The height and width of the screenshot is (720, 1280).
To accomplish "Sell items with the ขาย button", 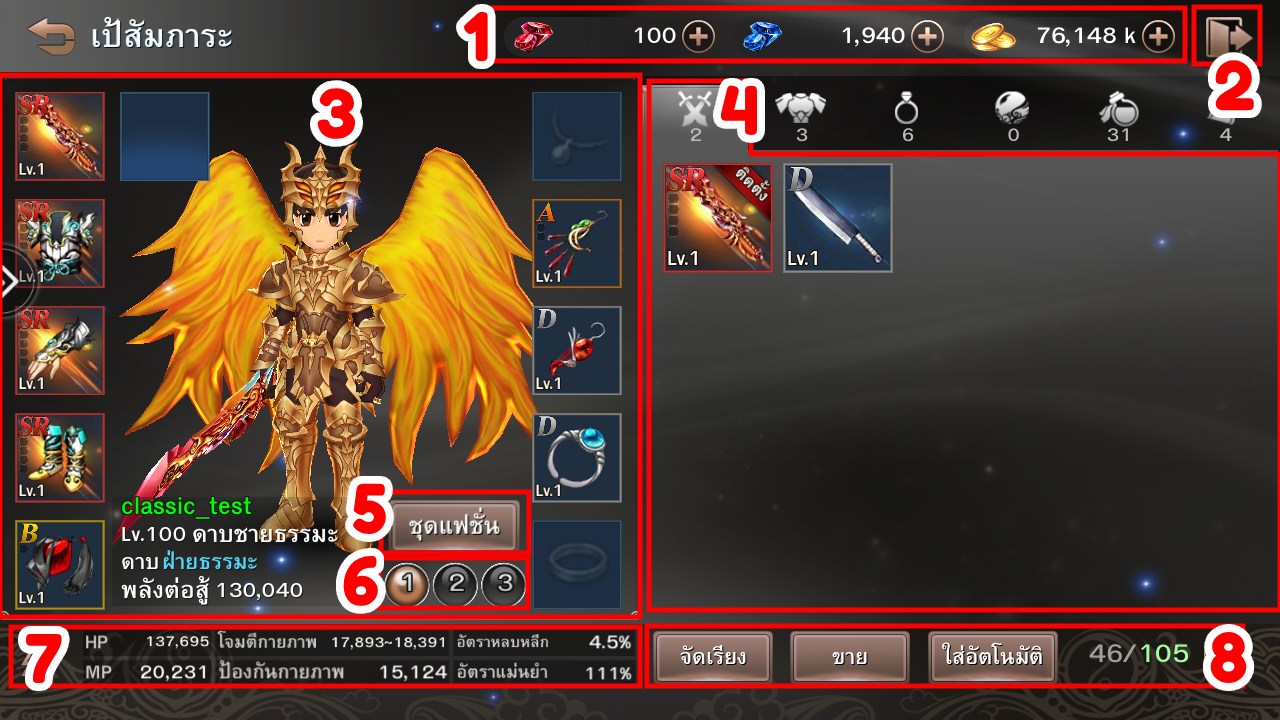I will [x=849, y=657].
